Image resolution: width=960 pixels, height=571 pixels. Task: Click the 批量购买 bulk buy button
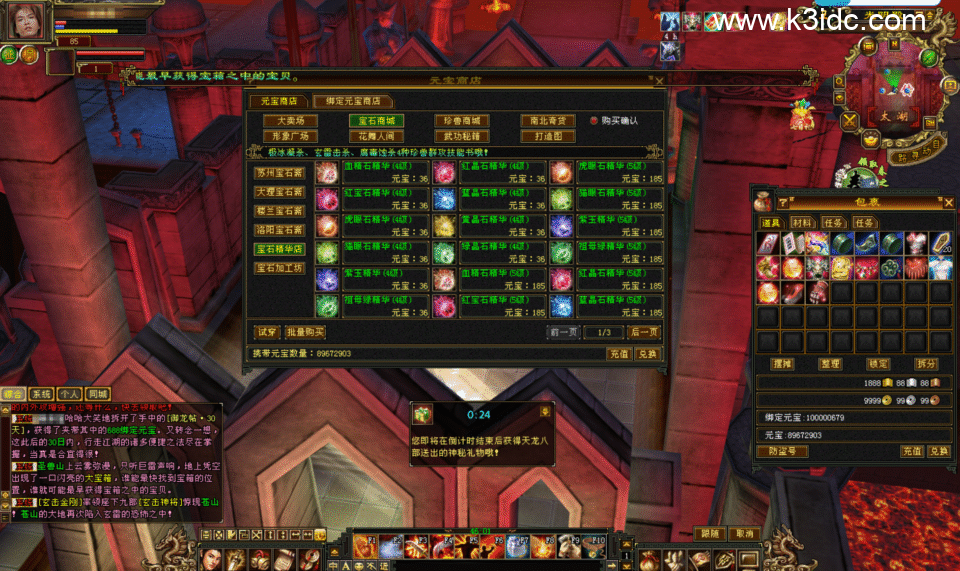point(305,332)
